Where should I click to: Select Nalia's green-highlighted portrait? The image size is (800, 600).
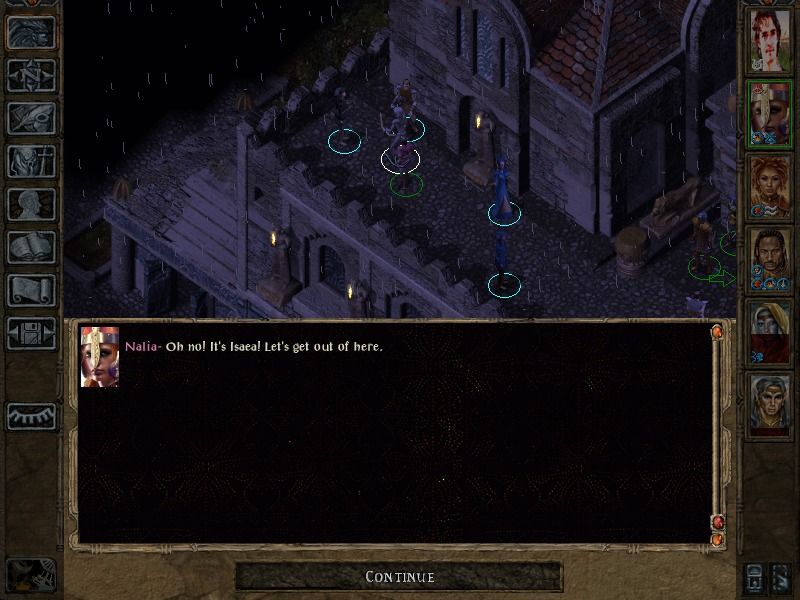pos(770,114)
